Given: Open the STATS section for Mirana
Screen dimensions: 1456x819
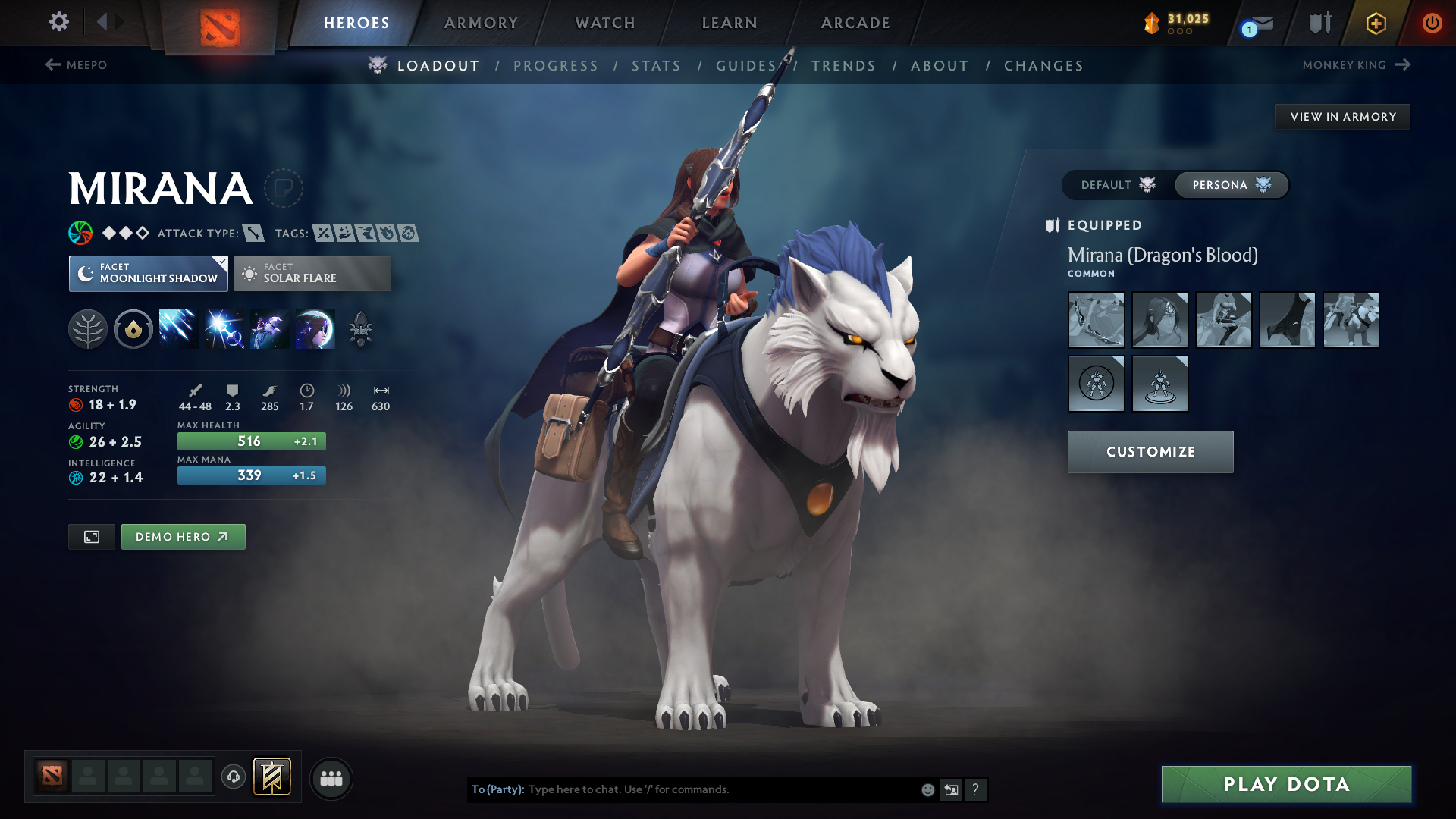Looking at the screenshot, I should 656,65.
